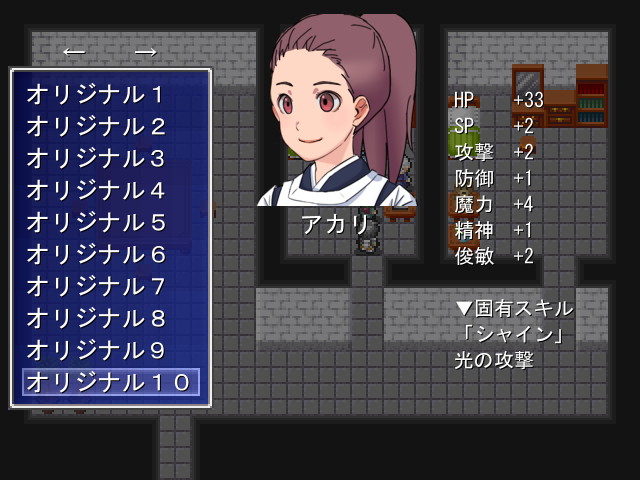640x480 pixels.
Task: Click the left arrow above the list
Action: click(x=73, y=51)
